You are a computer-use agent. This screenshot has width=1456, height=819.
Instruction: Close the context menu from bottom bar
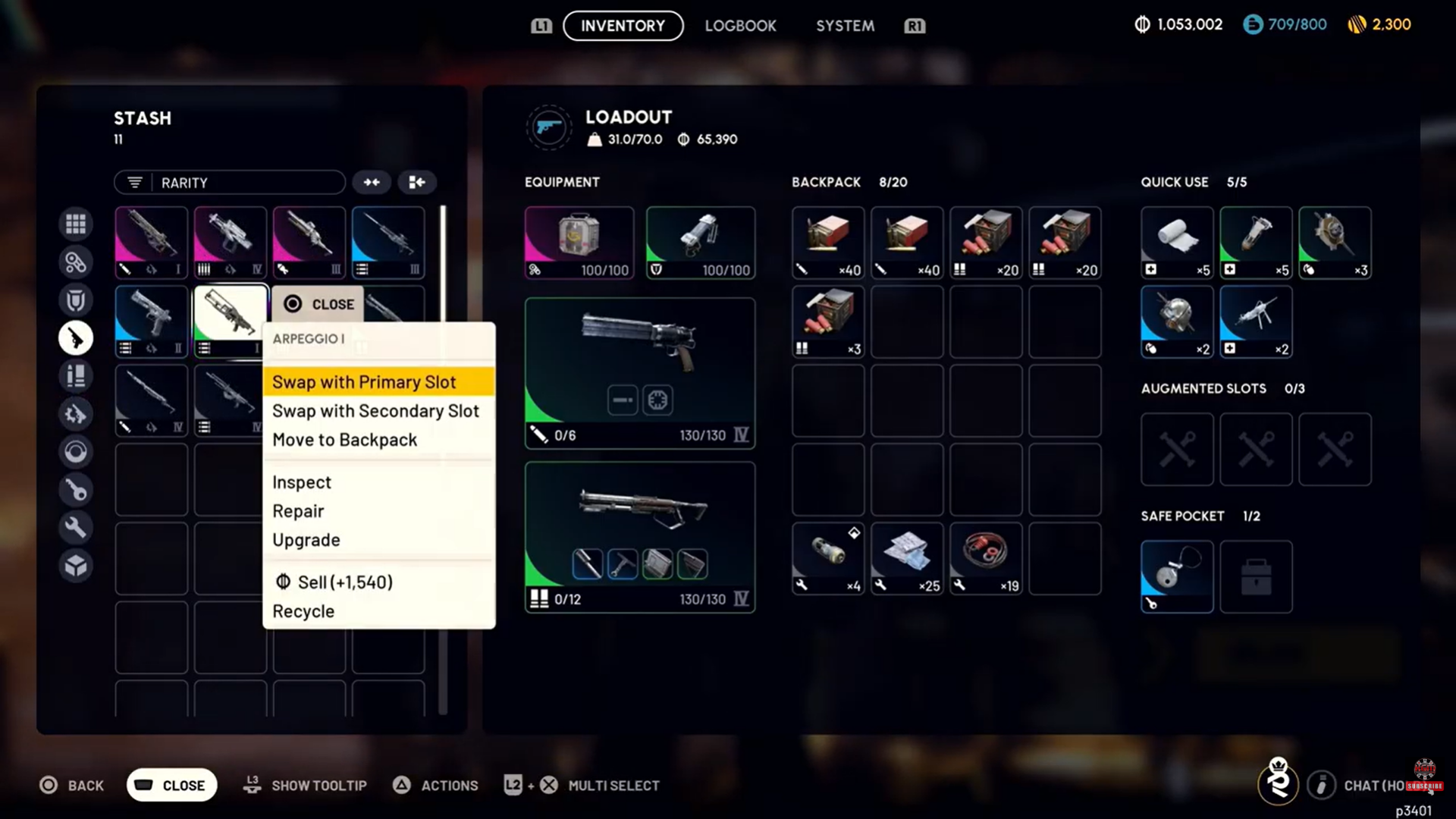[172, 786]
